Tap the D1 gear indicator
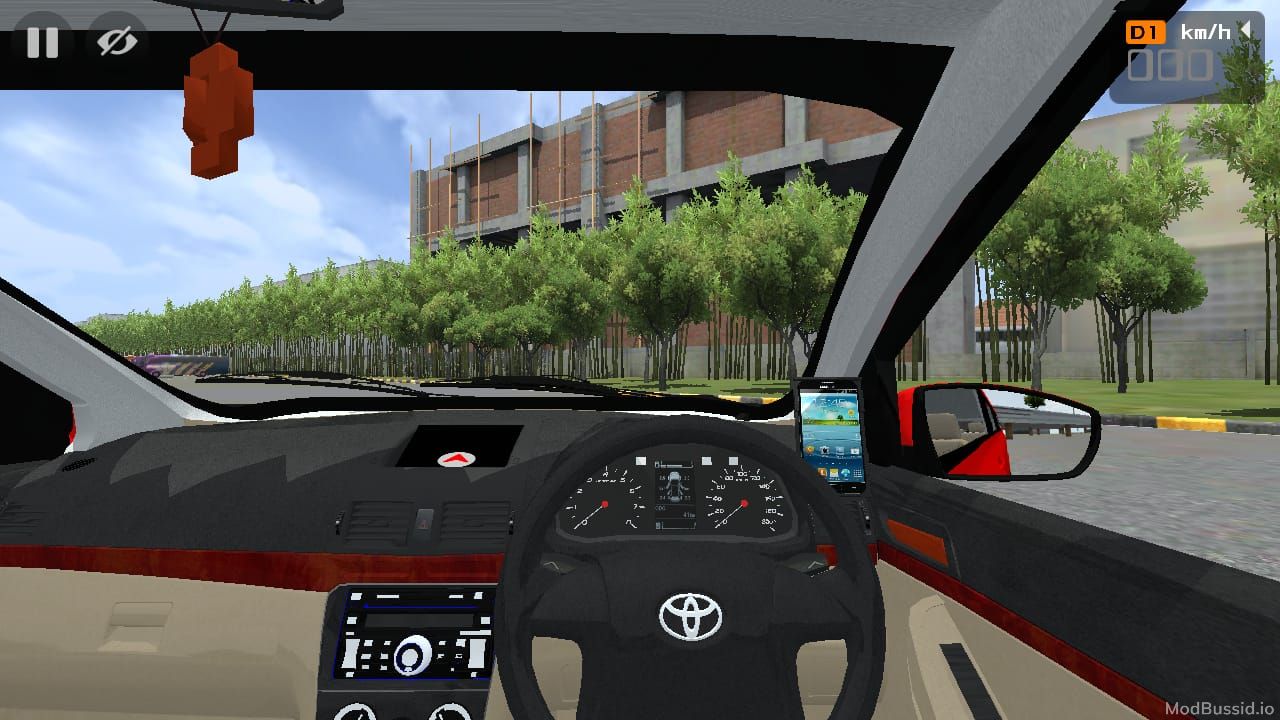 coord(1145,30)
